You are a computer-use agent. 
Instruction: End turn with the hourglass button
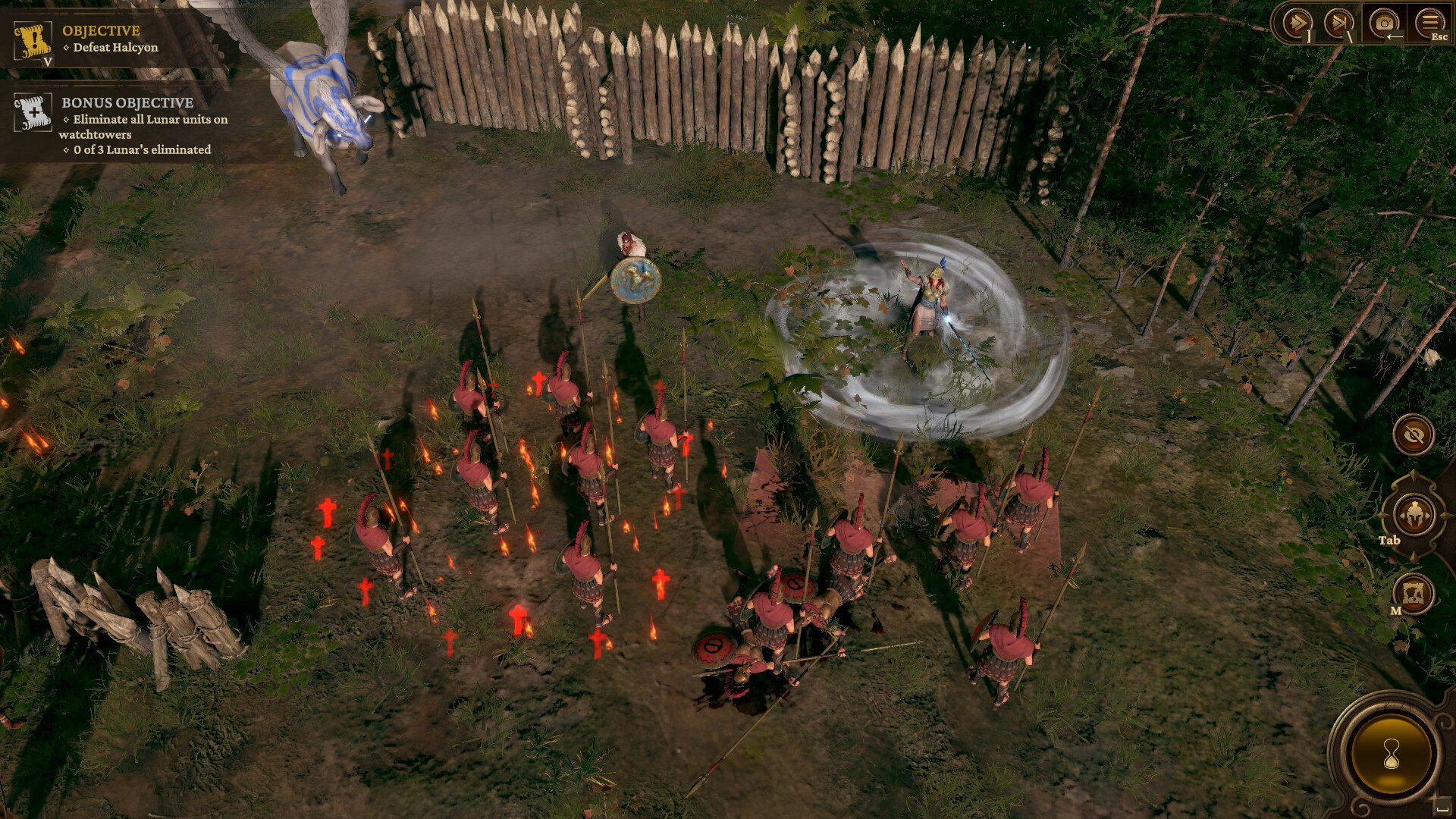click(x=1392, y=754)
